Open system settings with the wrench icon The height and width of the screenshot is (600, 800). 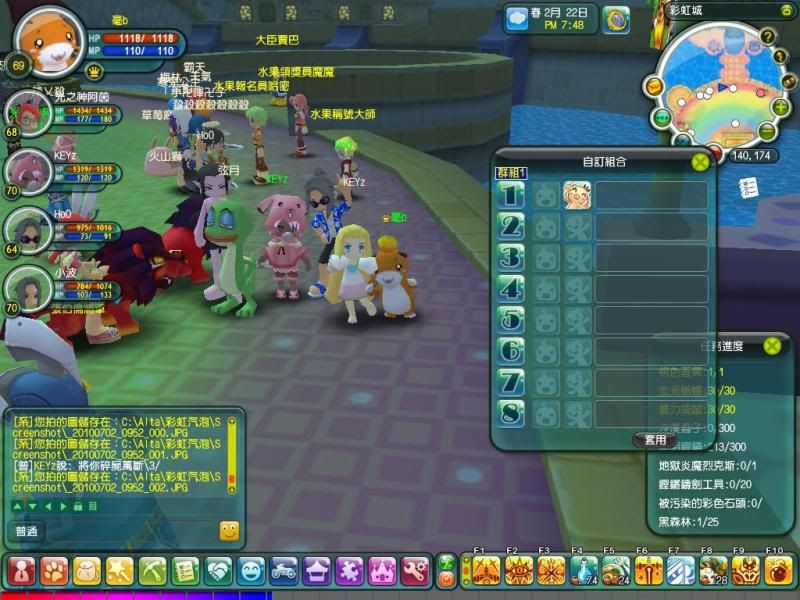pos(415,571)
